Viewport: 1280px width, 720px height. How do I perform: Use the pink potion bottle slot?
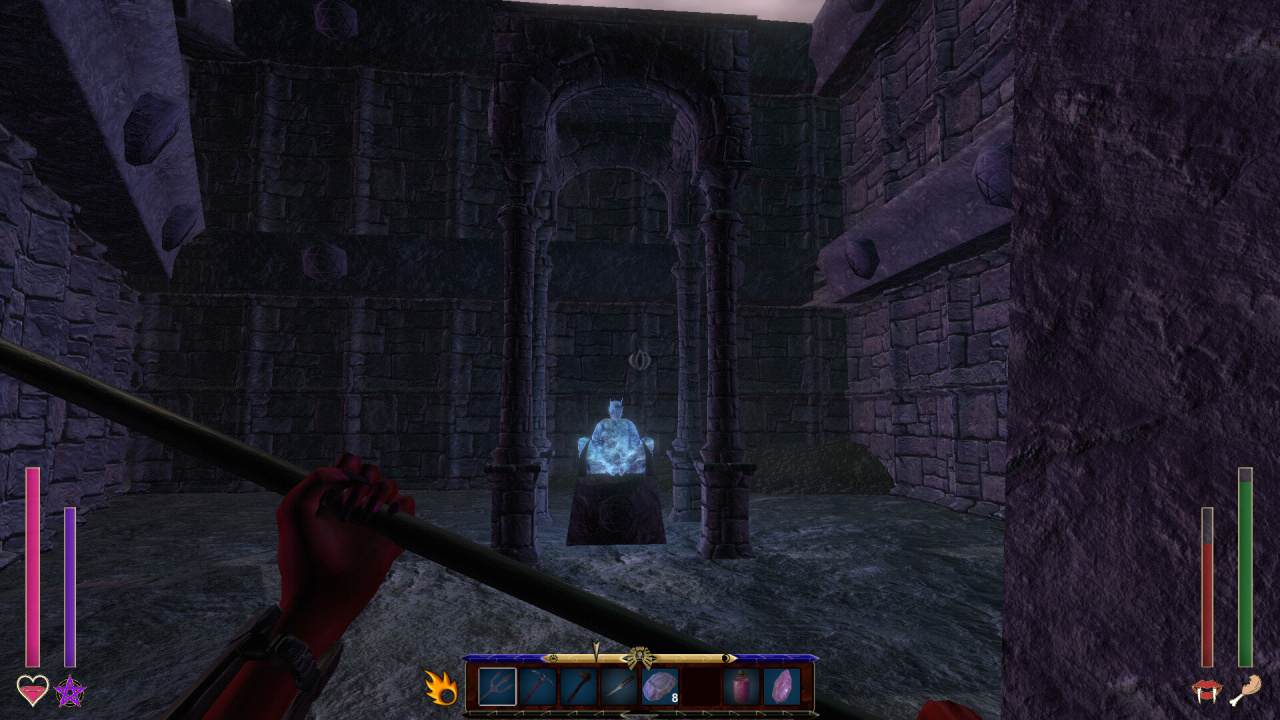(x=741, y=687)
